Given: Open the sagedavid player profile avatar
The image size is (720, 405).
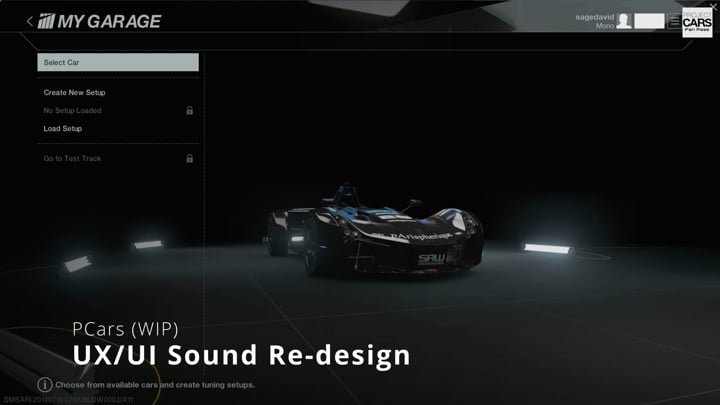Looking at the screenshot, I should coord(624,21).
